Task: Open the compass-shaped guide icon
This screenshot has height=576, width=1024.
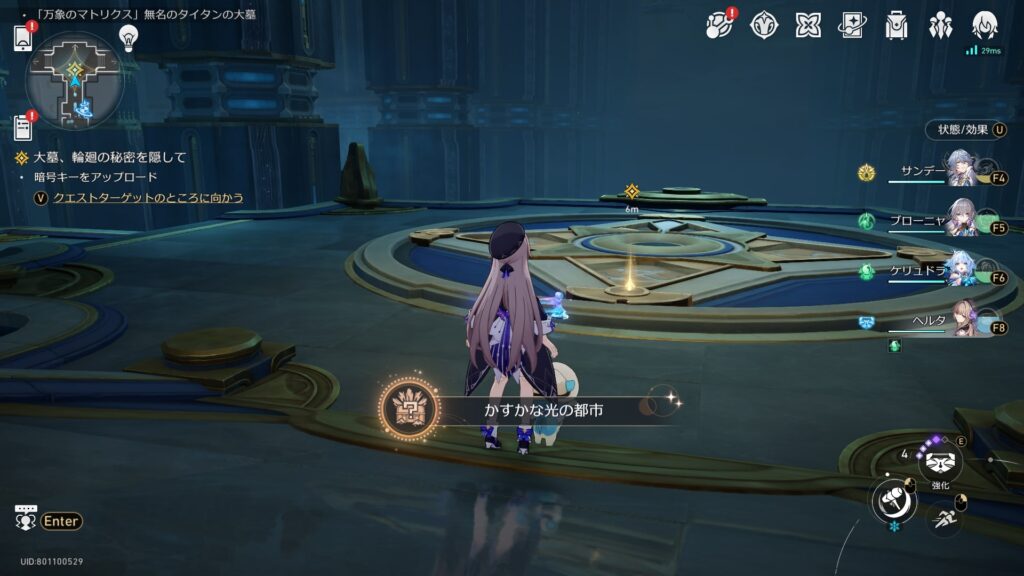Action: point(764,26)
